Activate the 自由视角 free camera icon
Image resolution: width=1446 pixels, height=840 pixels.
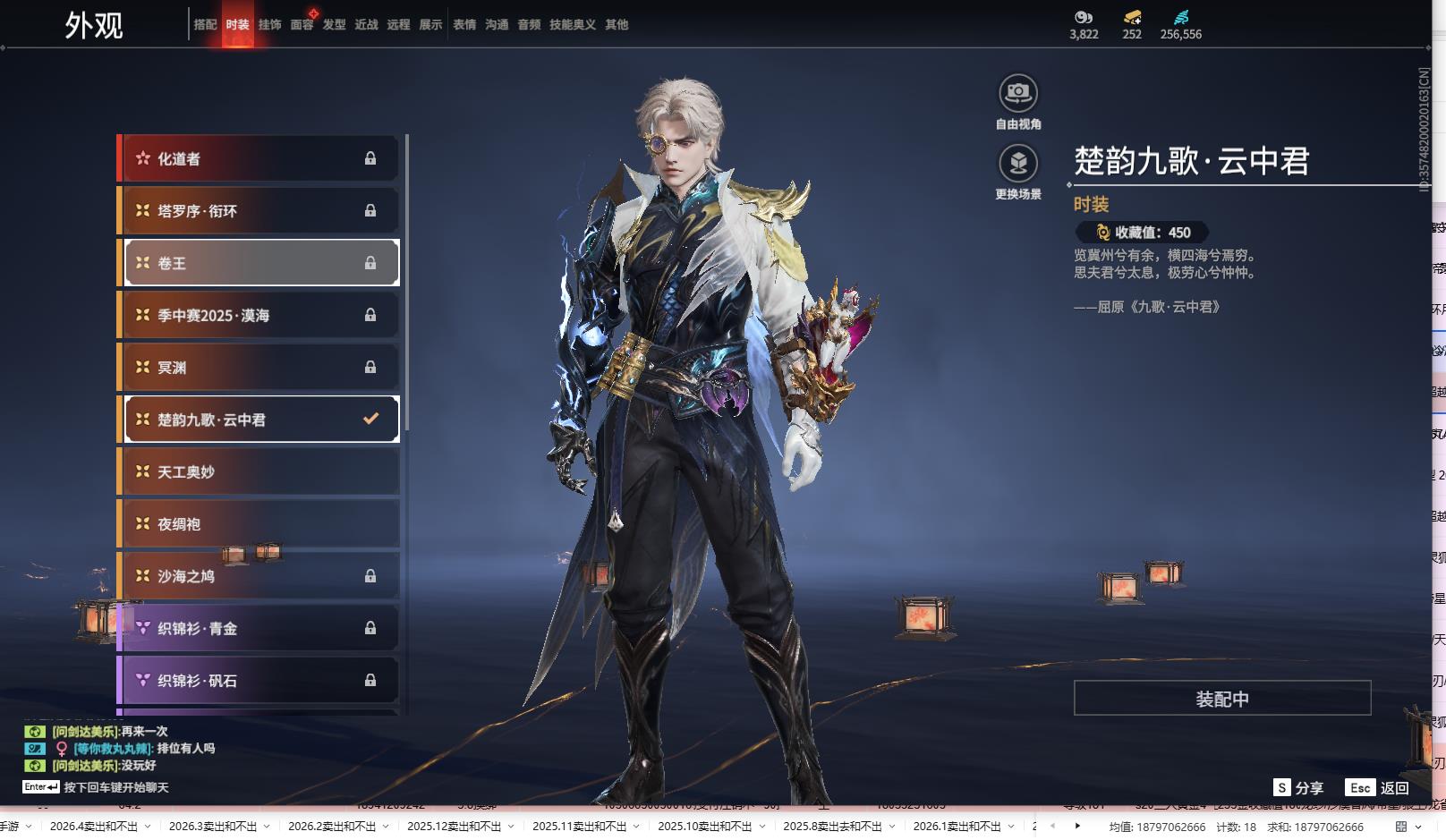pyautogui.click(x=1018, y=93)
